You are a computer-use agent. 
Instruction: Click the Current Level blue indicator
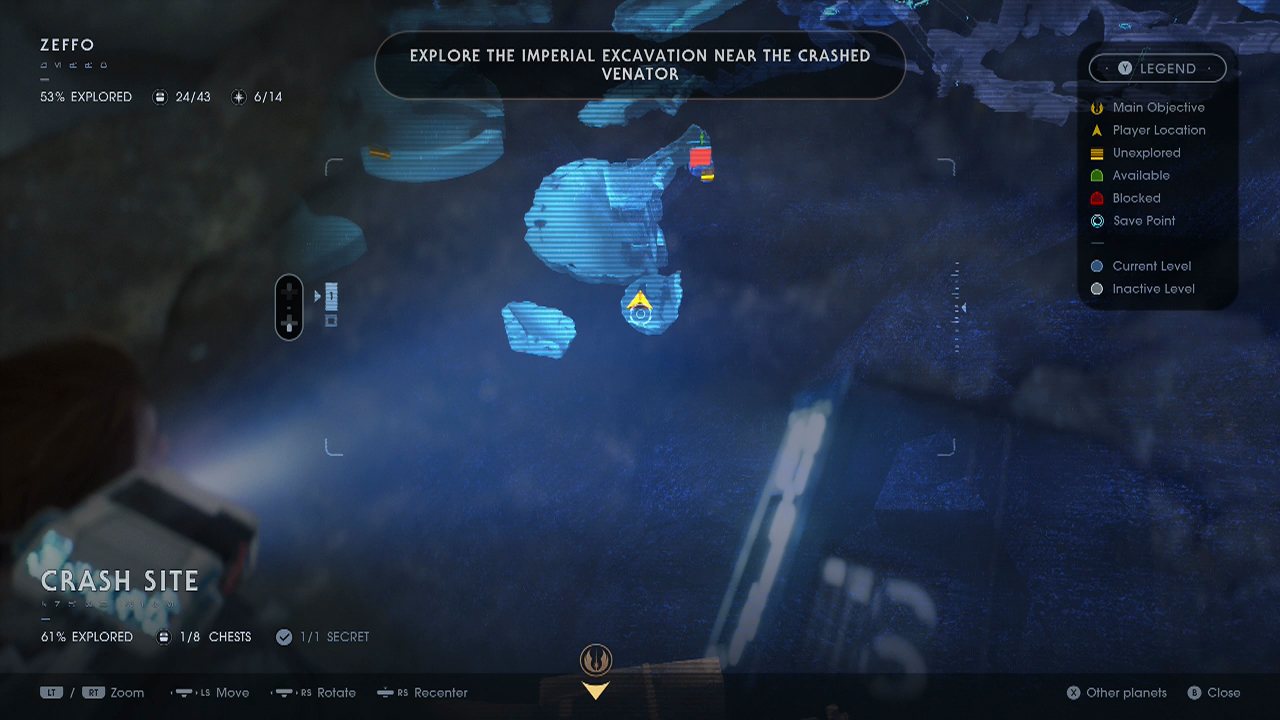(x=1096, y=266)
